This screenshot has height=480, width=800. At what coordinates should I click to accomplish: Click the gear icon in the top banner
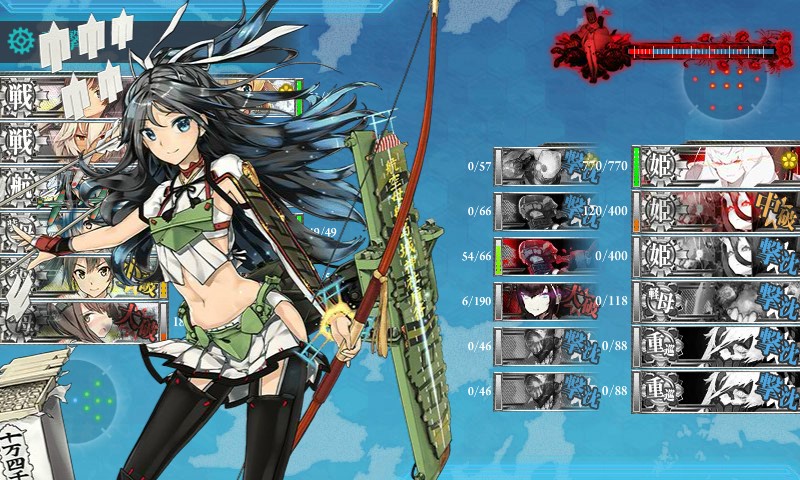20,40
